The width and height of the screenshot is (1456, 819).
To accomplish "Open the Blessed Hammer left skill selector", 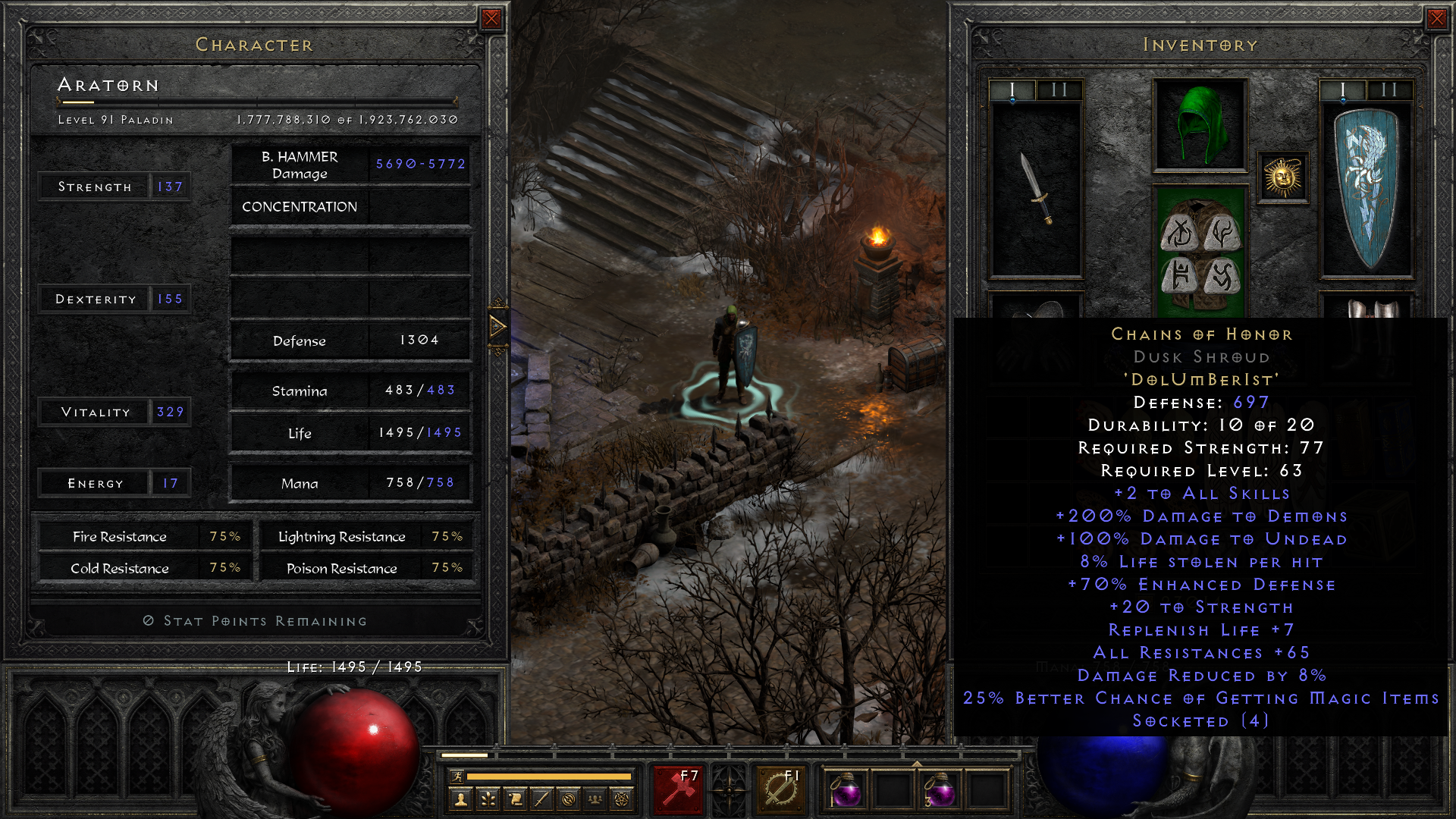I will (x=678, y=790).
